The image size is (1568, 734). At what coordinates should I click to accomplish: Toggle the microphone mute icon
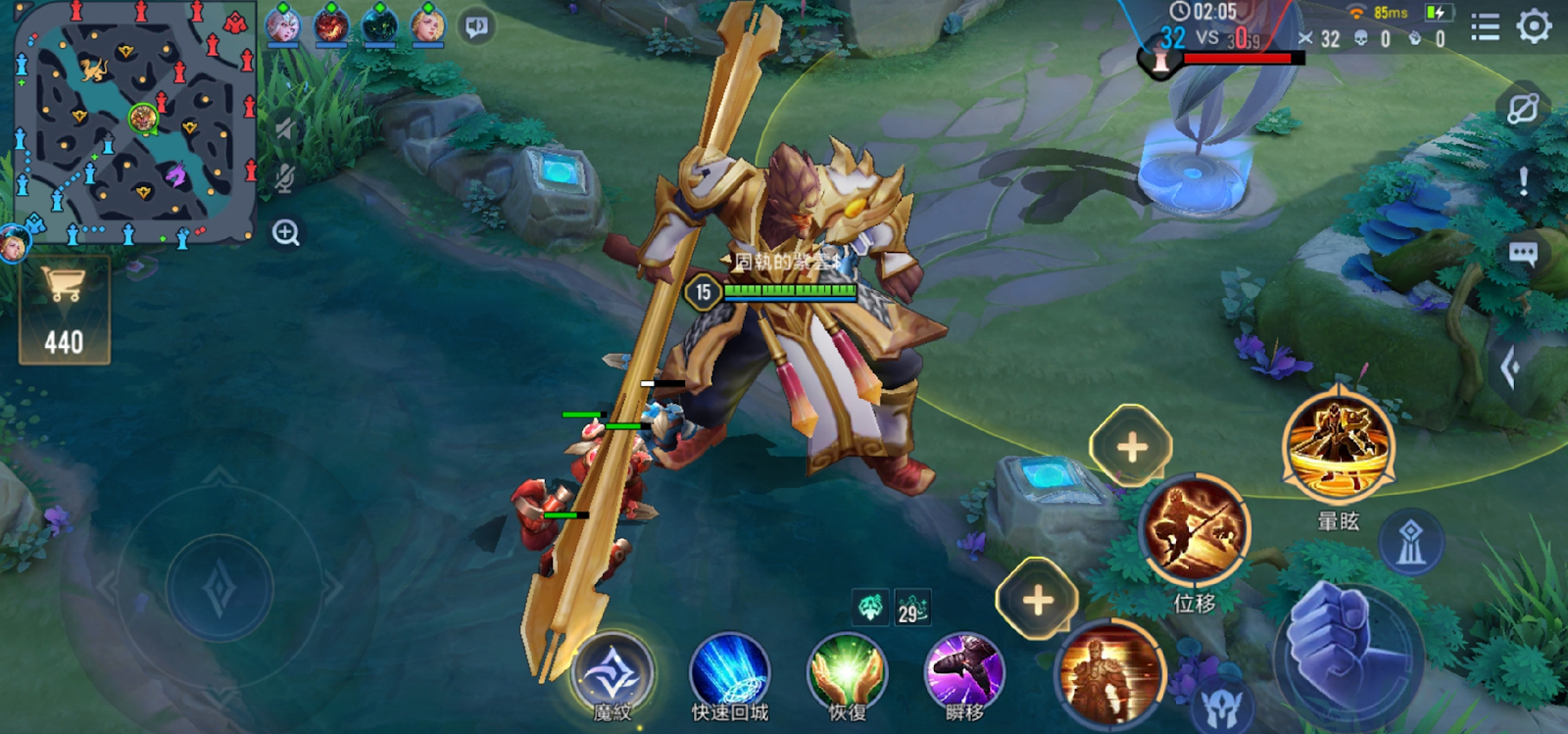(285, 178)
